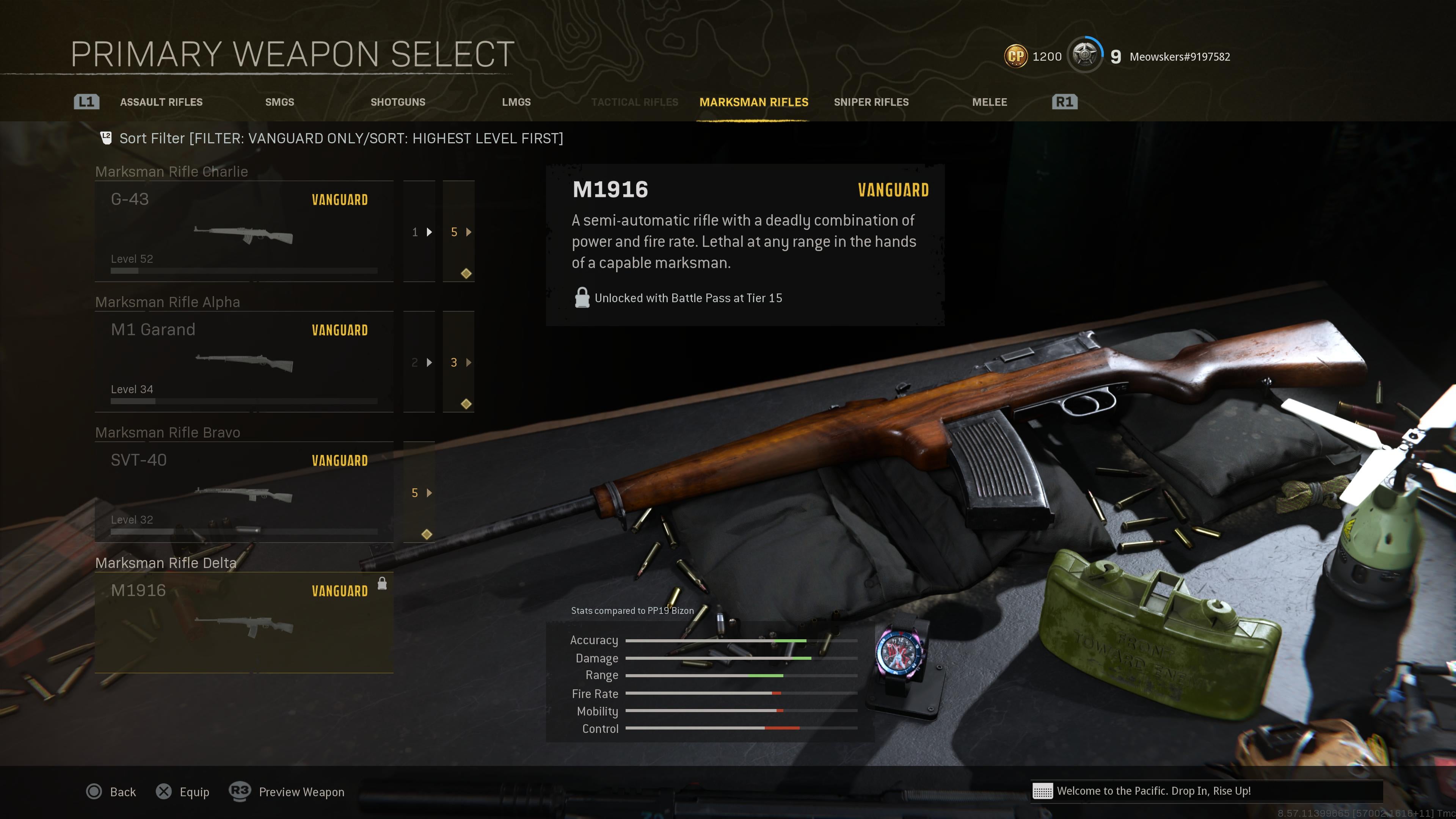Open G-43 blueprint slot numbered 5

coord(458,232)
